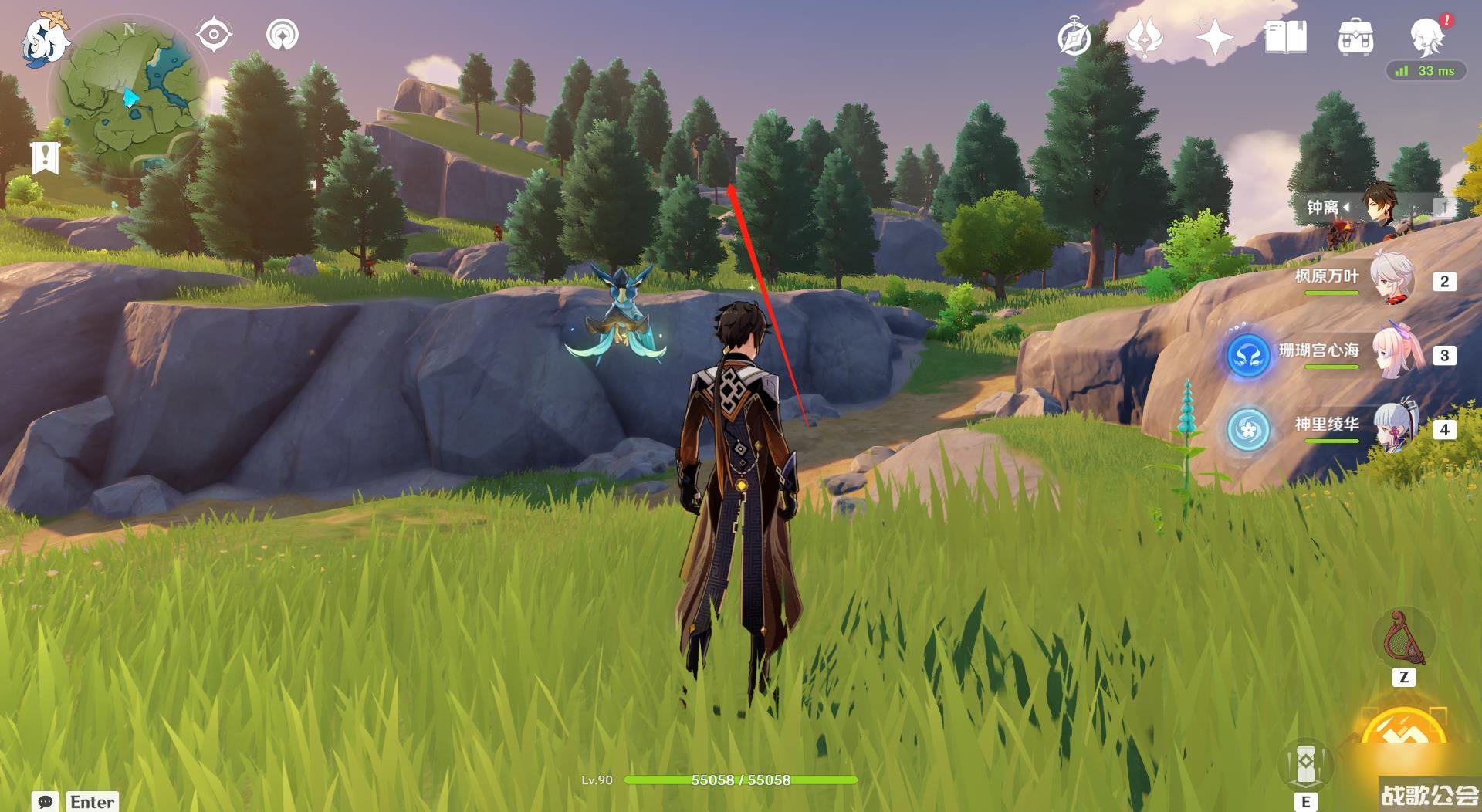Image resolution: width=1482 pixels, height=812 pixels.
Task: Open the quest exclamation banner
Action: [x=46, y=157]
